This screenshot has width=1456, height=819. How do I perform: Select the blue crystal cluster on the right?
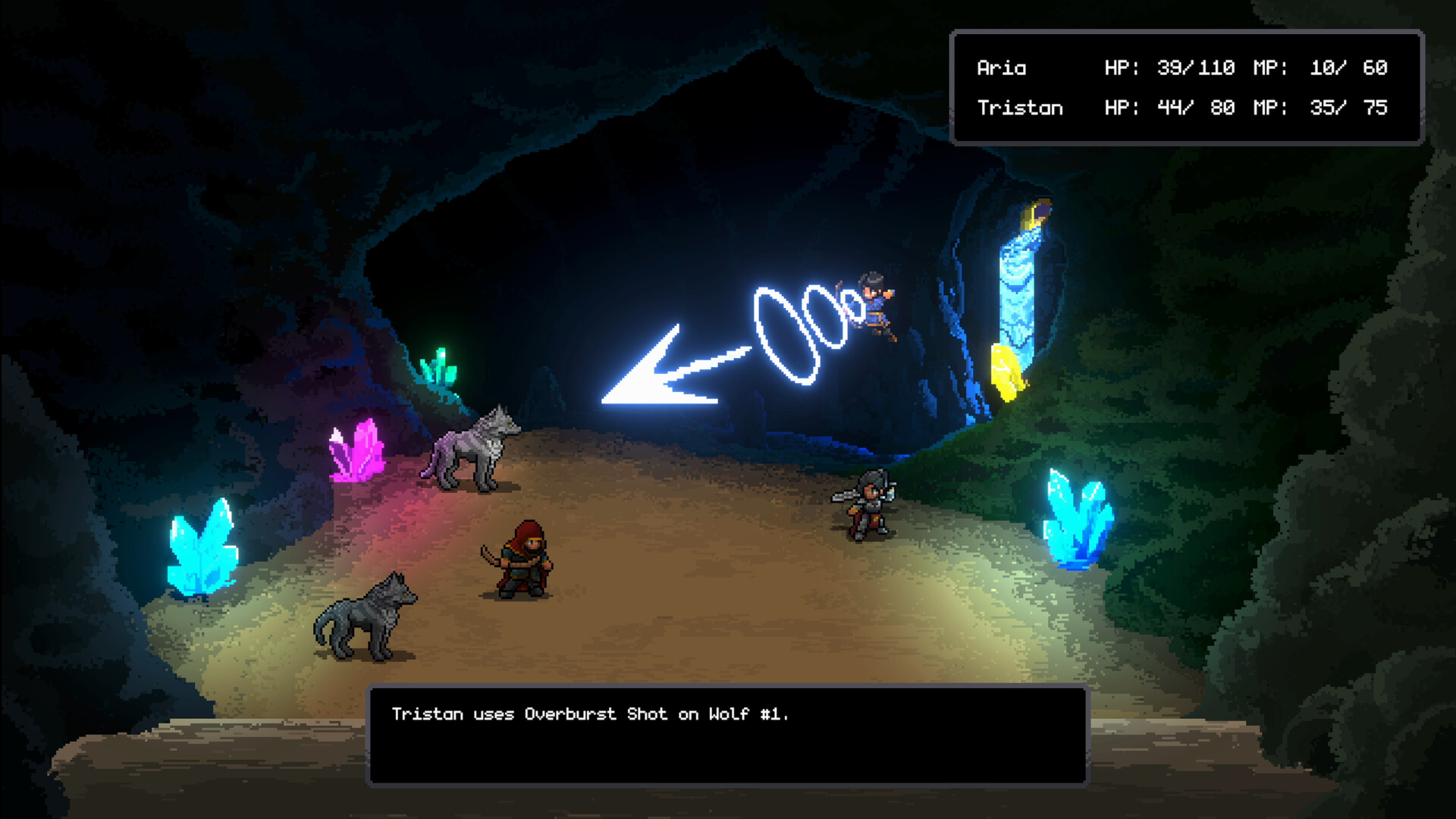point(1077,516)
